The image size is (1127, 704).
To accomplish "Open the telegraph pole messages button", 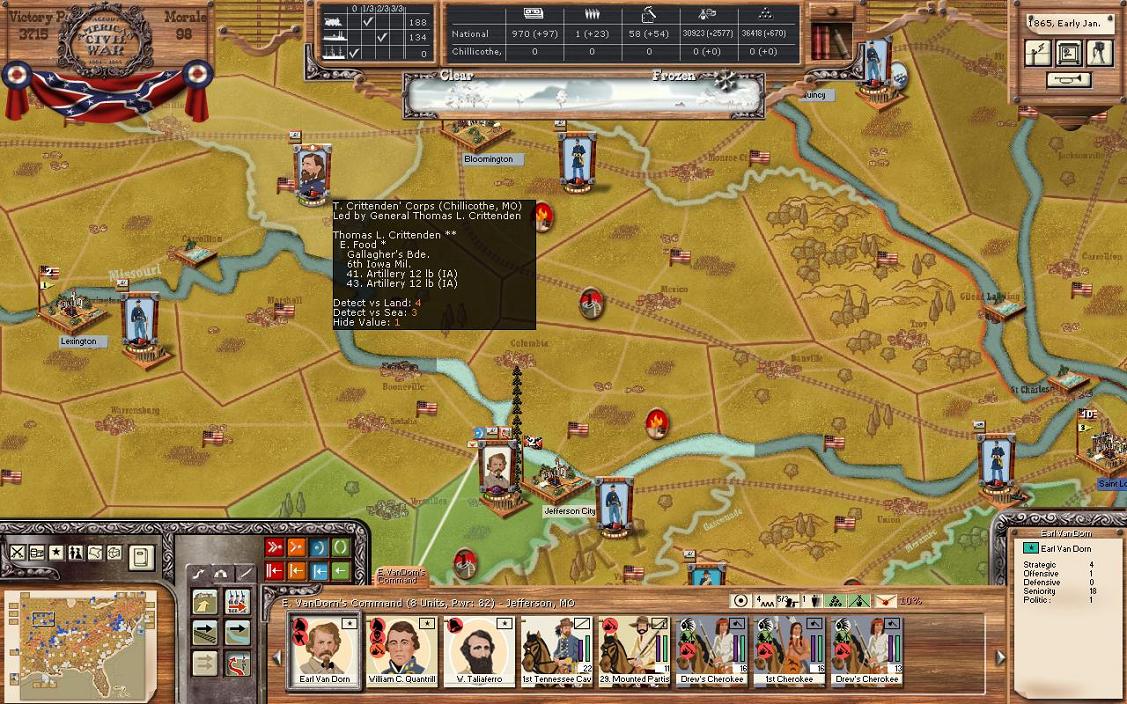I will coord(1039,53).
